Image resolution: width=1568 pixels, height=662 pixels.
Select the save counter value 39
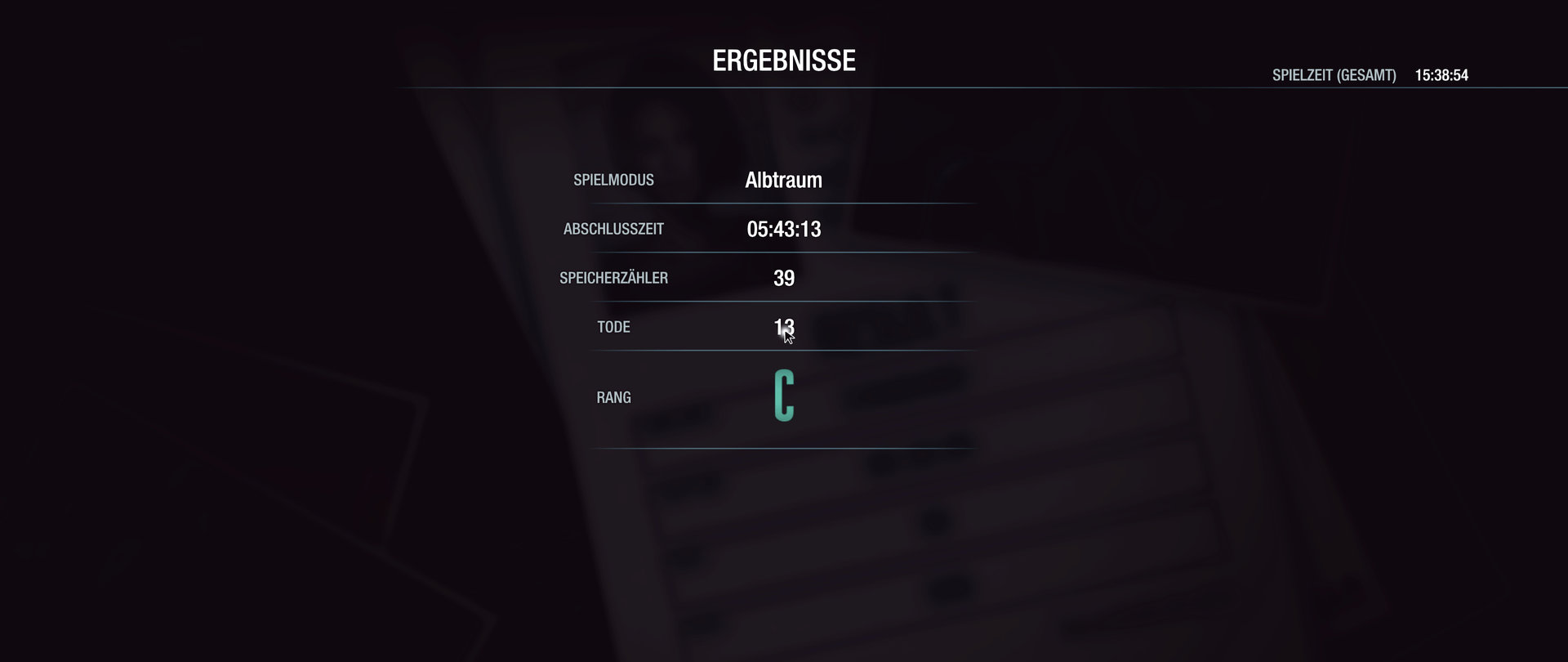pyautogui.click(x=785, y=278)
